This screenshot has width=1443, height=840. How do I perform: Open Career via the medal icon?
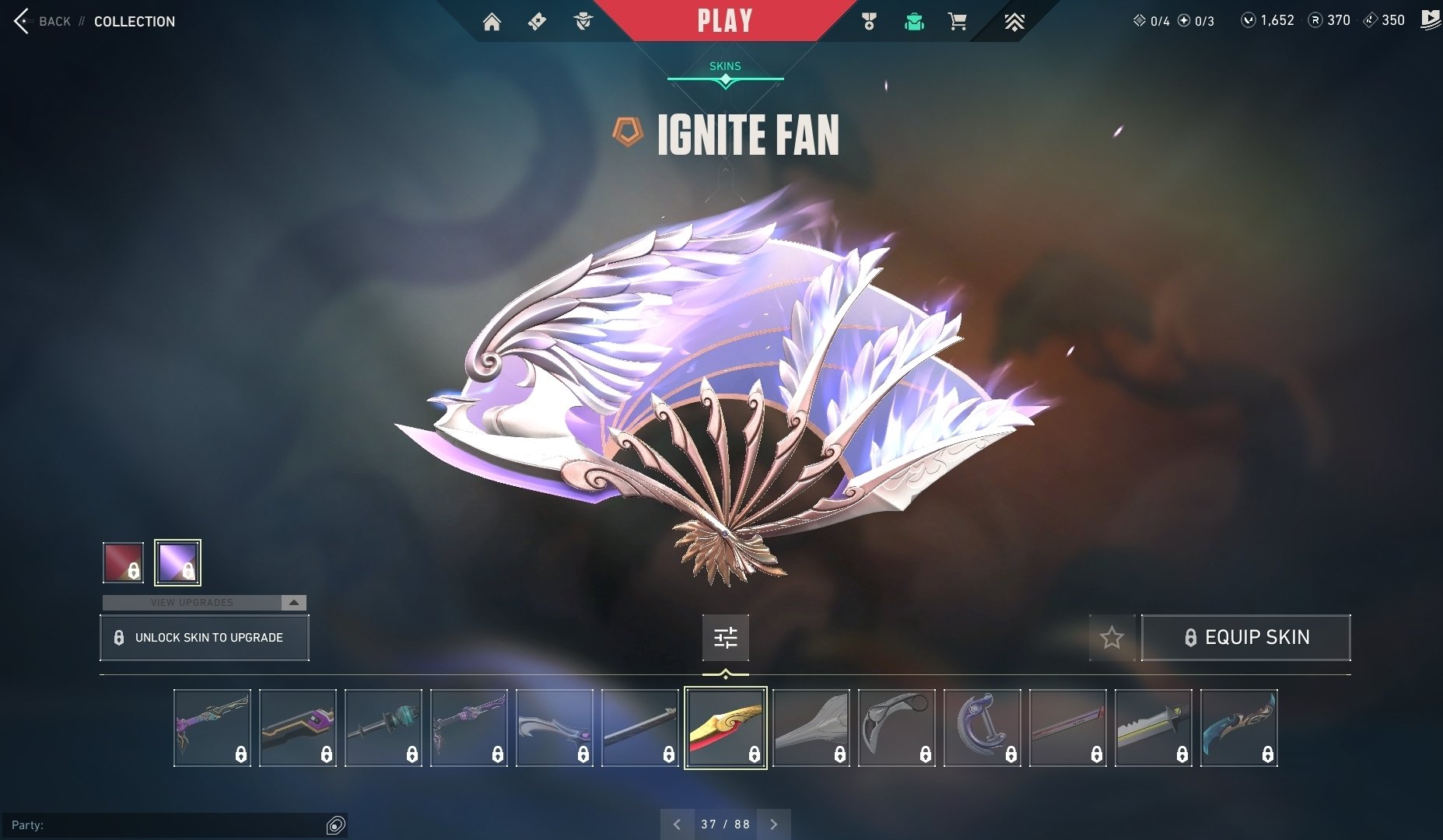click(x=870, y=21)
